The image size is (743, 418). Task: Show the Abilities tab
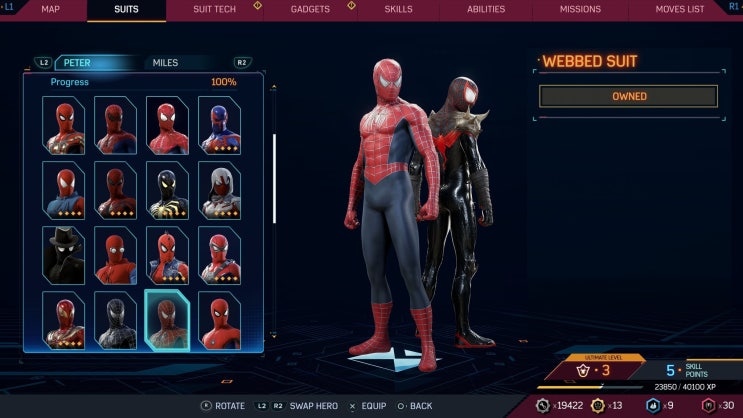point(486,10)
